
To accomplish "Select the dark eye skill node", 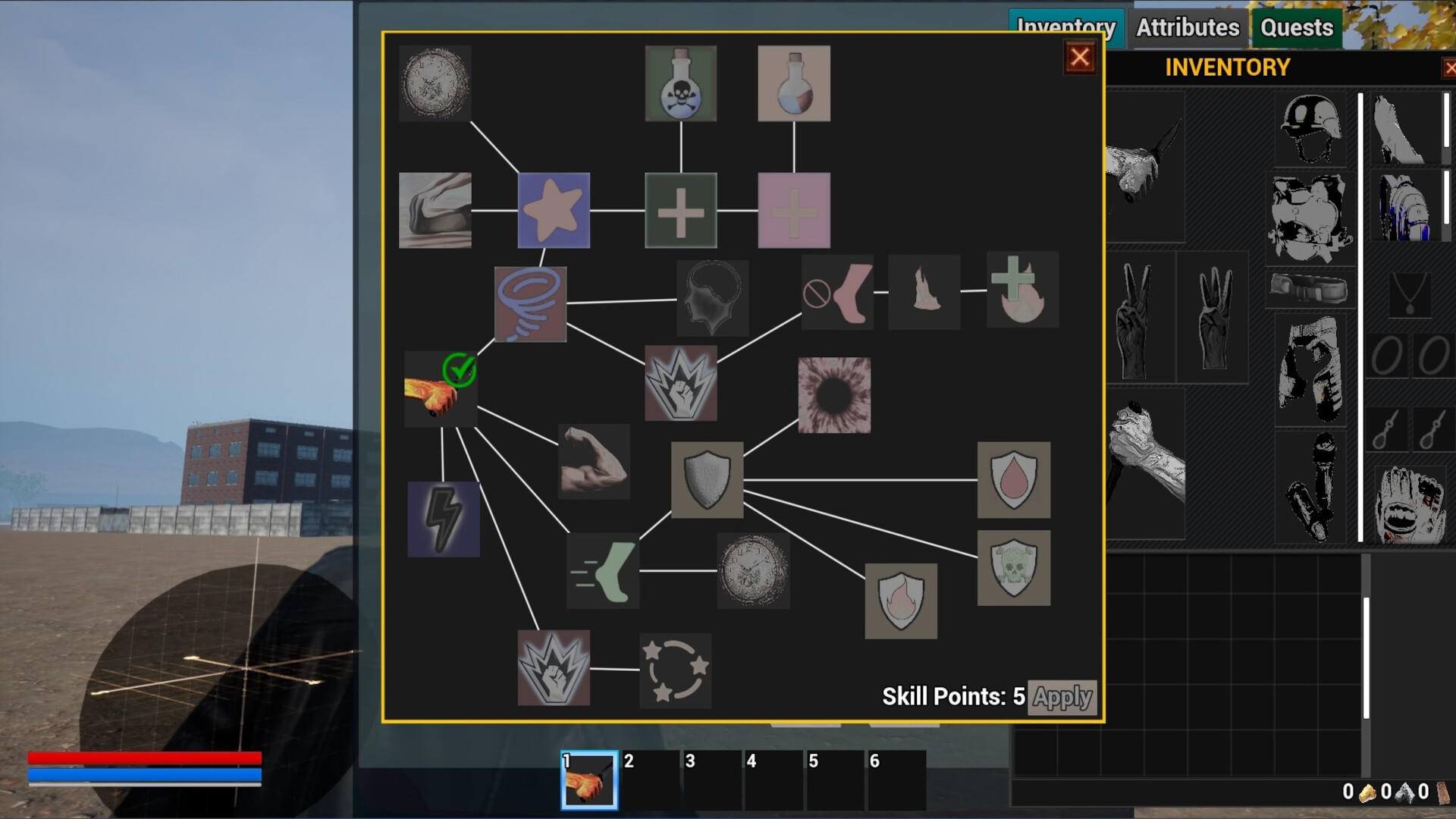I will pyautogui.click(x=833, y=396).
